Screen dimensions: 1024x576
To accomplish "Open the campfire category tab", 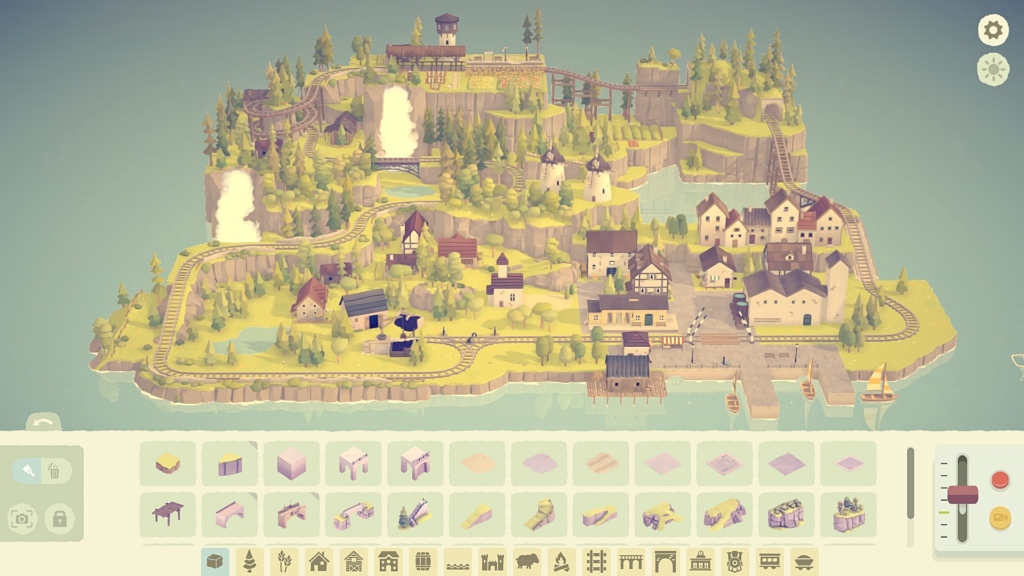I will [x=561, y=561].
